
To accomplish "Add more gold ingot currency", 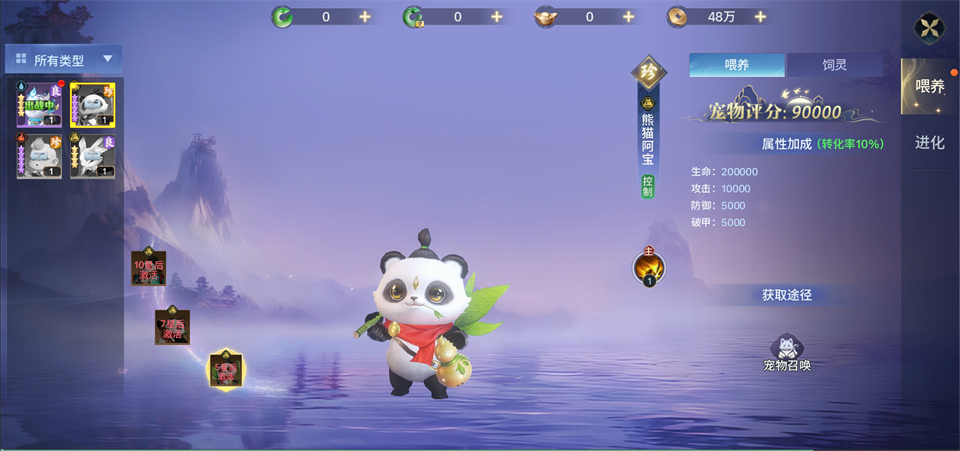I will (x=628, y=16).
